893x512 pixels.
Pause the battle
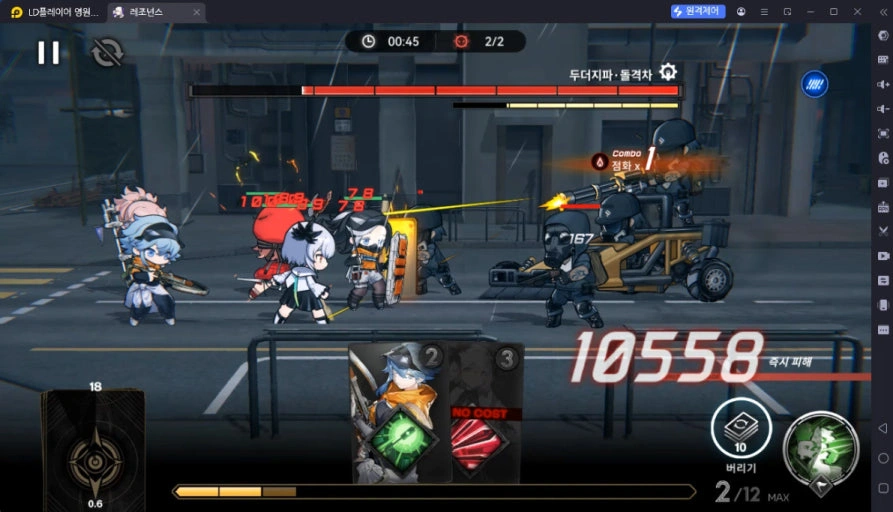pos(48,52)
